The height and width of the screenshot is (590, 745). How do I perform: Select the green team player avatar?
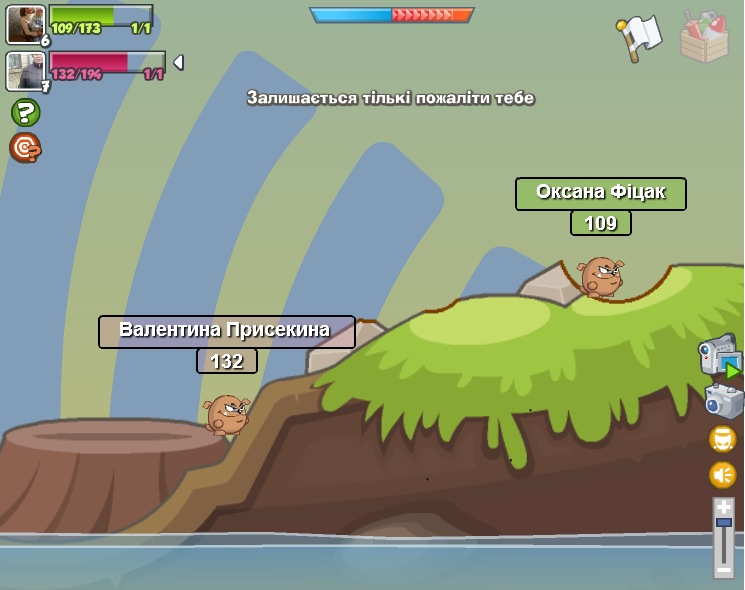tap(24, 24)
